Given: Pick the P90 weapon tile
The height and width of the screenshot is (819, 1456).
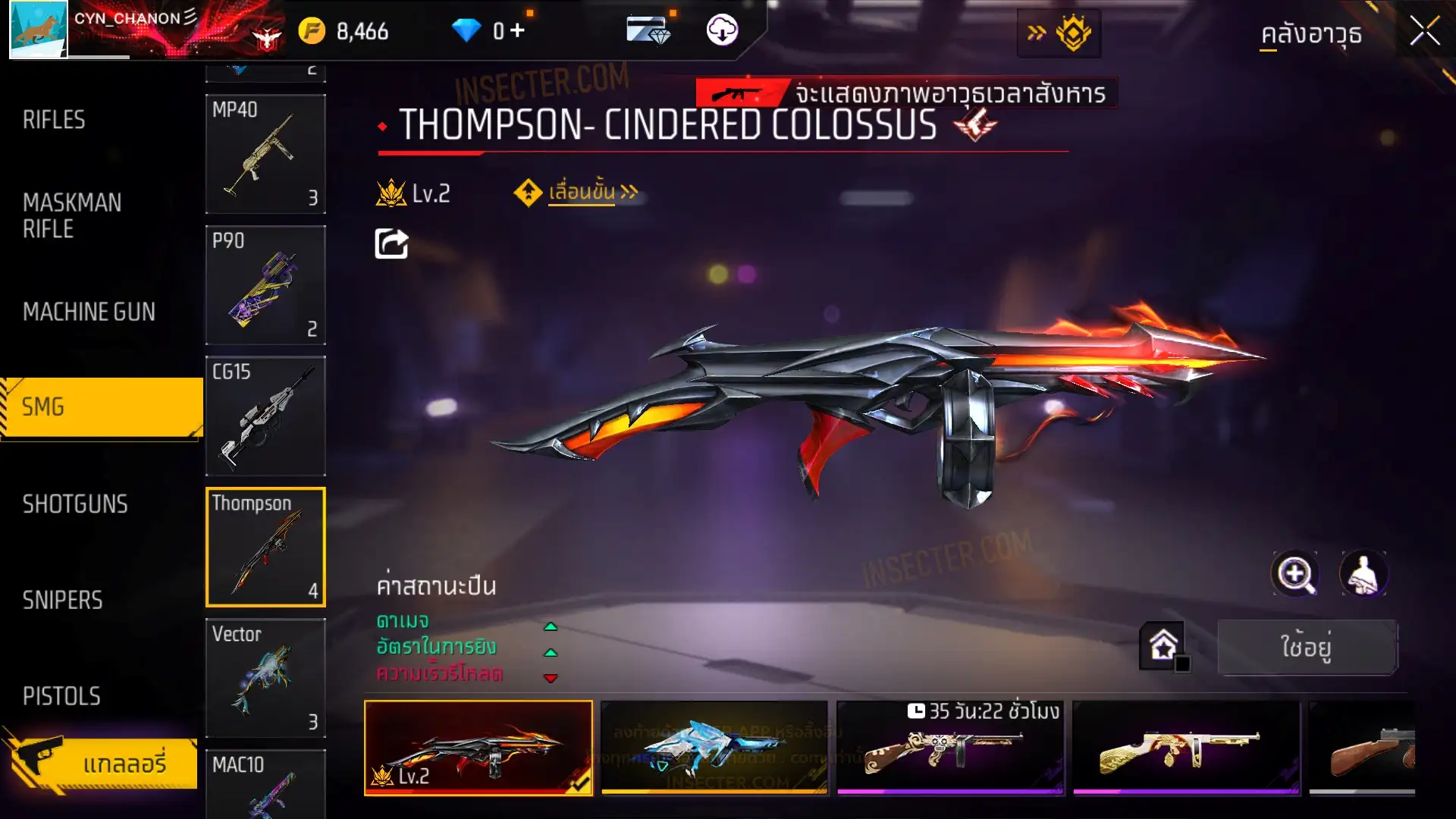Looking at the screenshot, I should click(265, 285).
